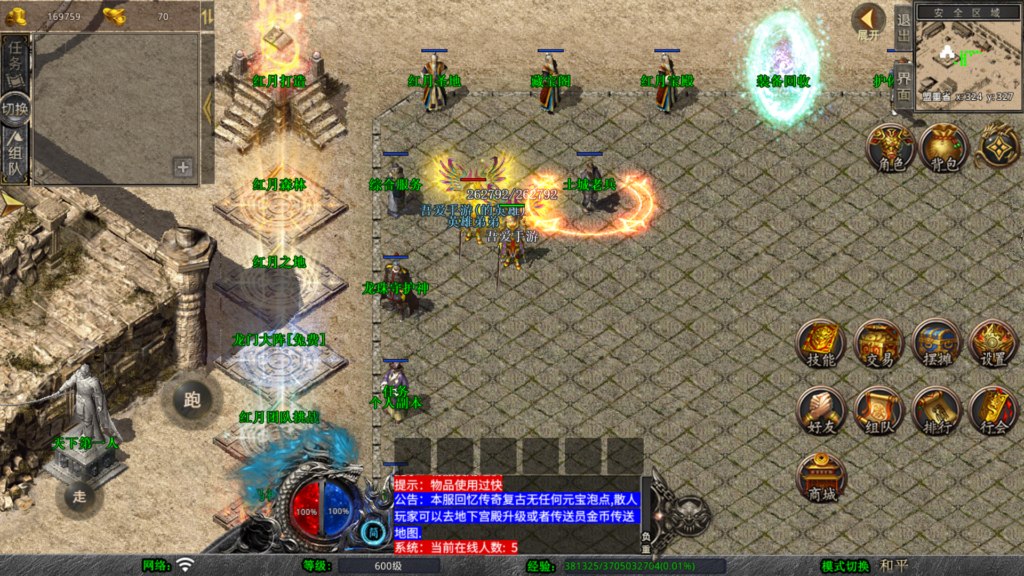
Task: Click the plus button in quest panel
Action: (183, 167)
